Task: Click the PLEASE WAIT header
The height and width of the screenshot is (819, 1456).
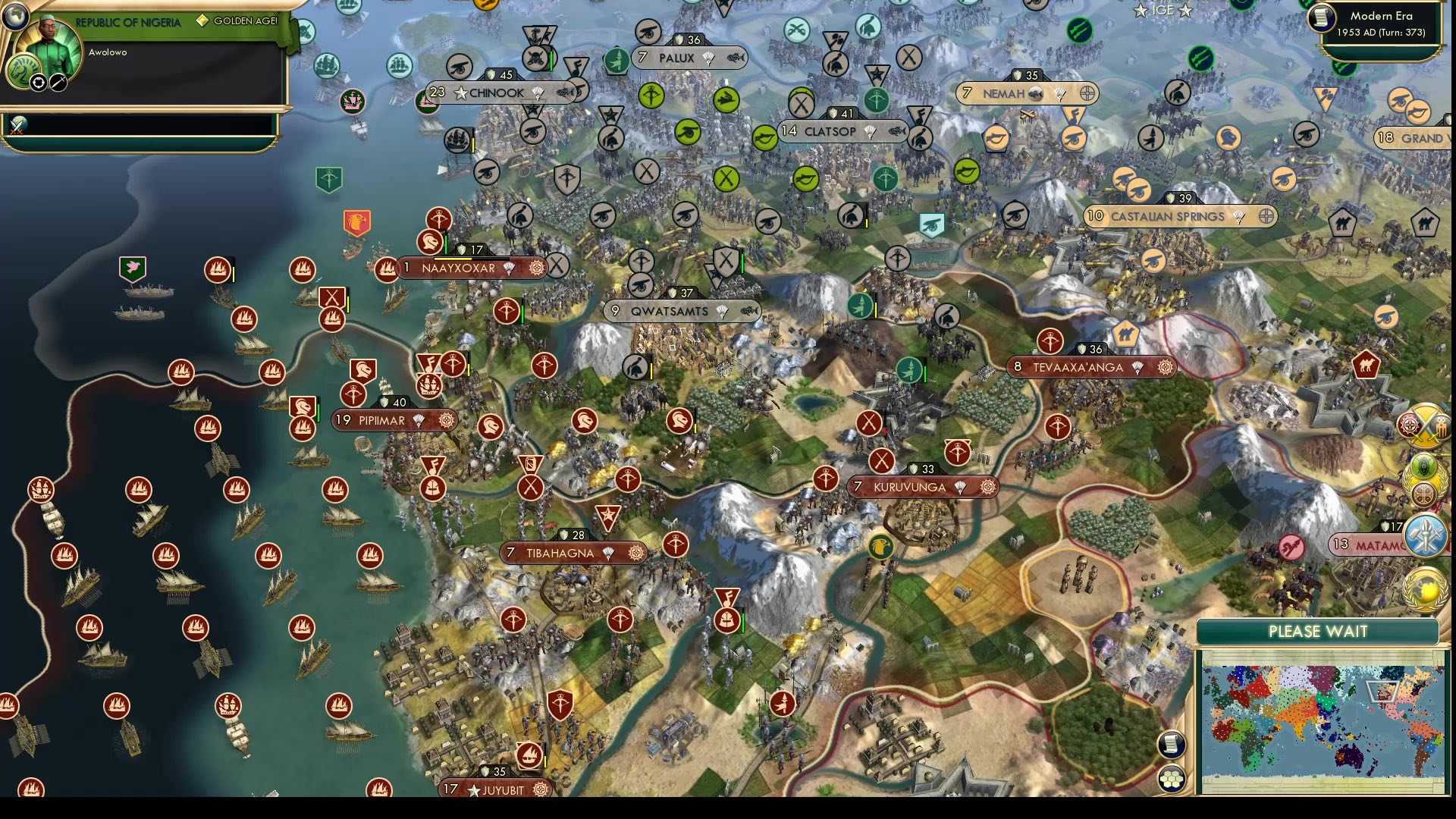Action: [1317, 631]
